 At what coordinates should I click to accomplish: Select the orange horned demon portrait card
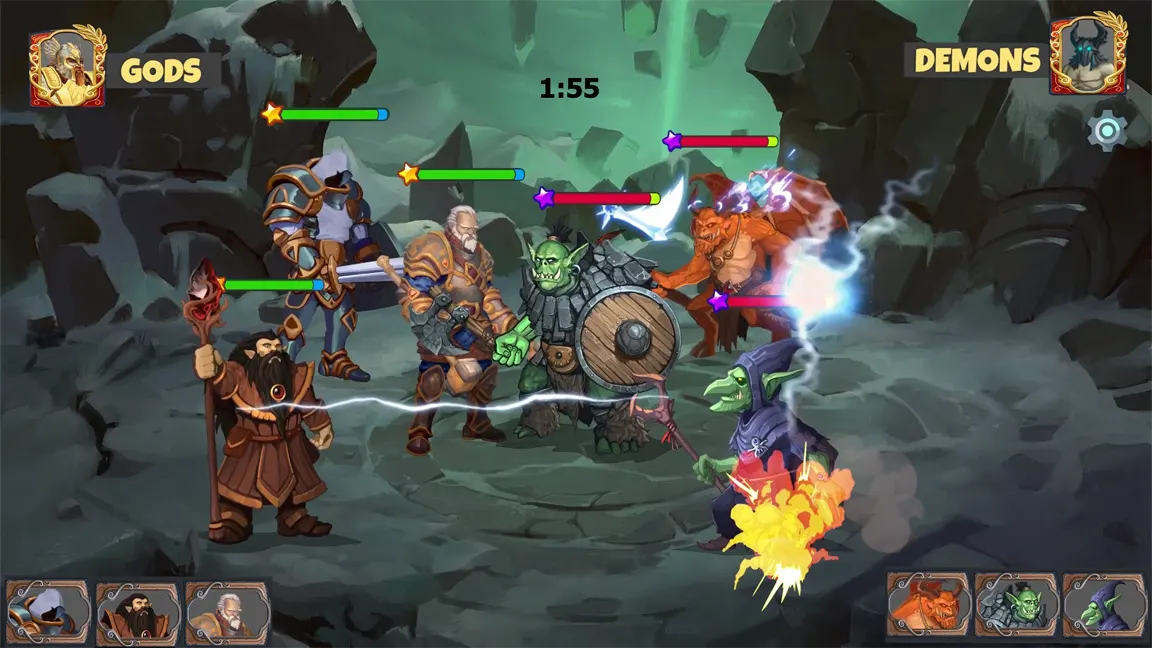coord(928,605)
